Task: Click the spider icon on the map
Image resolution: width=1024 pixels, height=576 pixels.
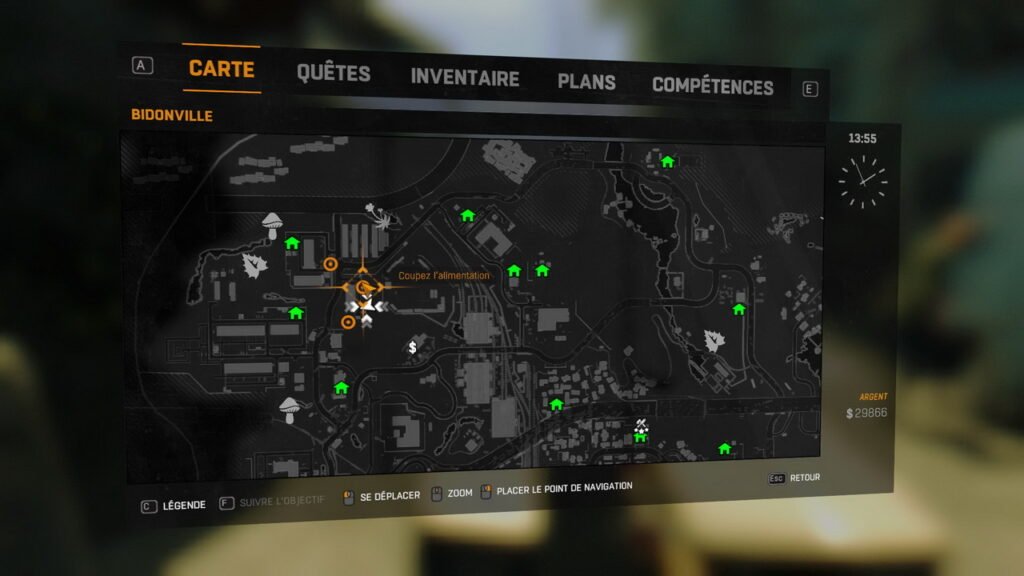Action: (x=379, y=214)
